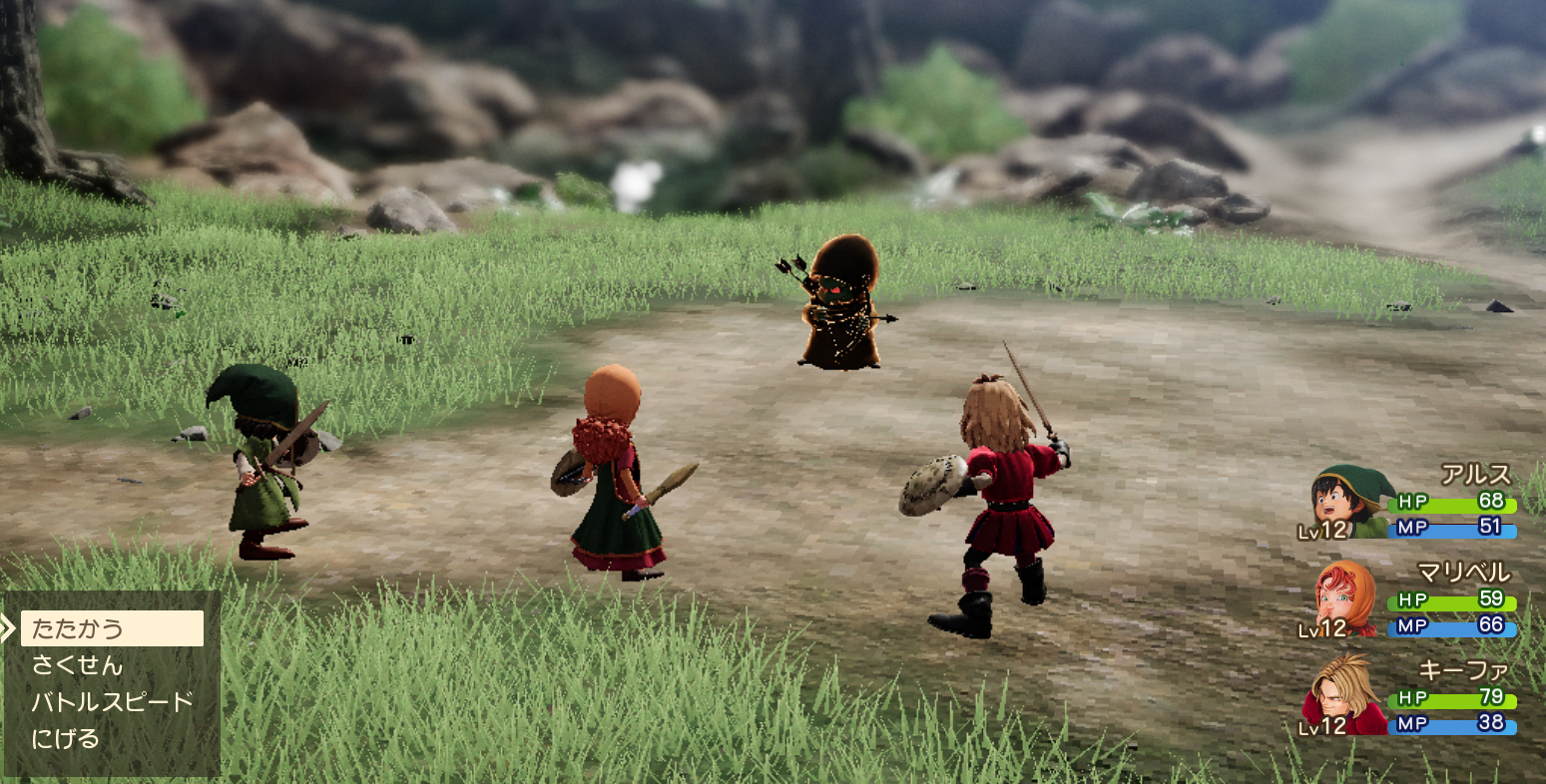This screenshot has height=784, width=1546.
Task: Select たたかう to fight
Action: 111,628
